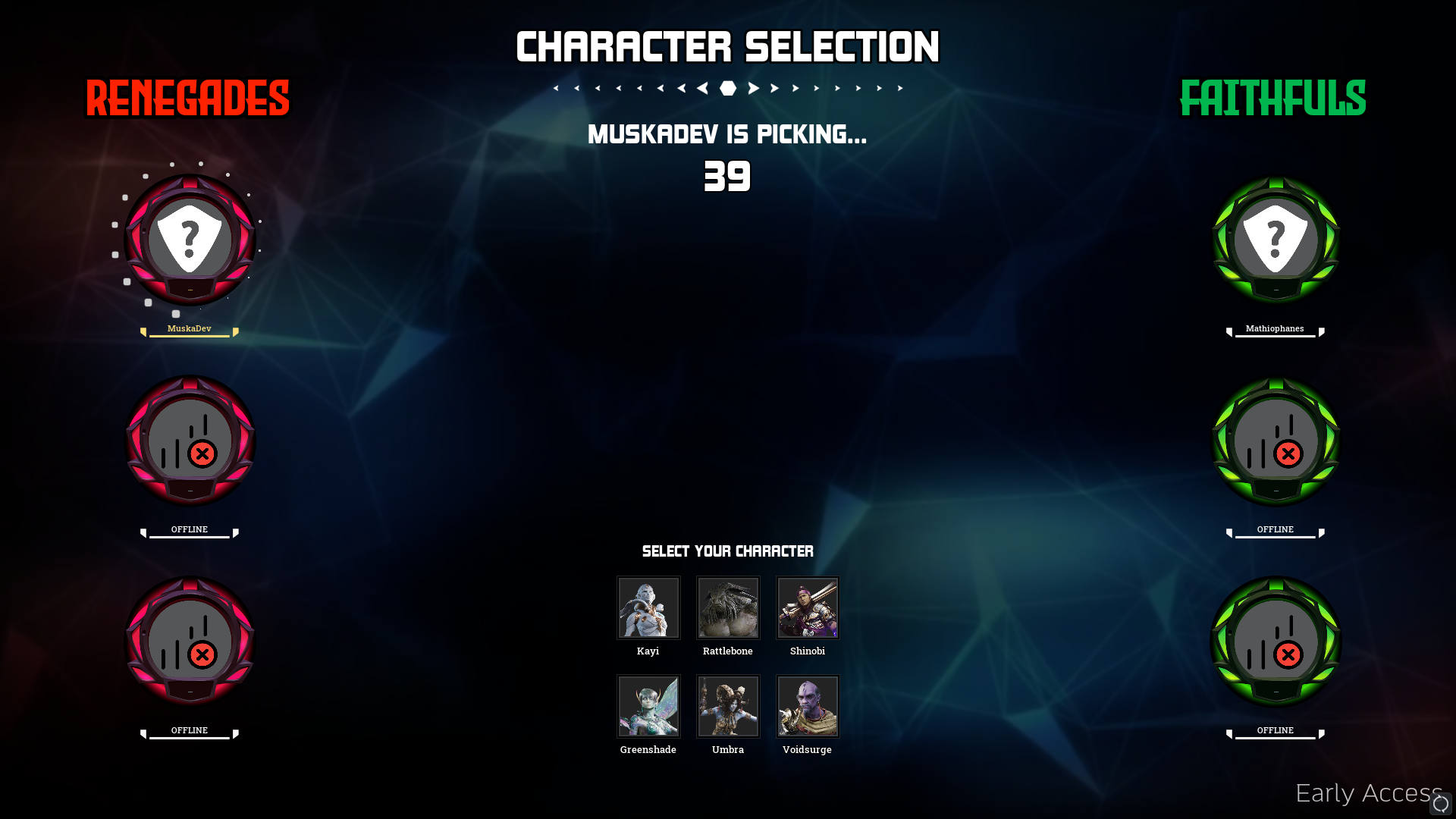Click the circular icon in bottom-right corner

coord(1440,804)
